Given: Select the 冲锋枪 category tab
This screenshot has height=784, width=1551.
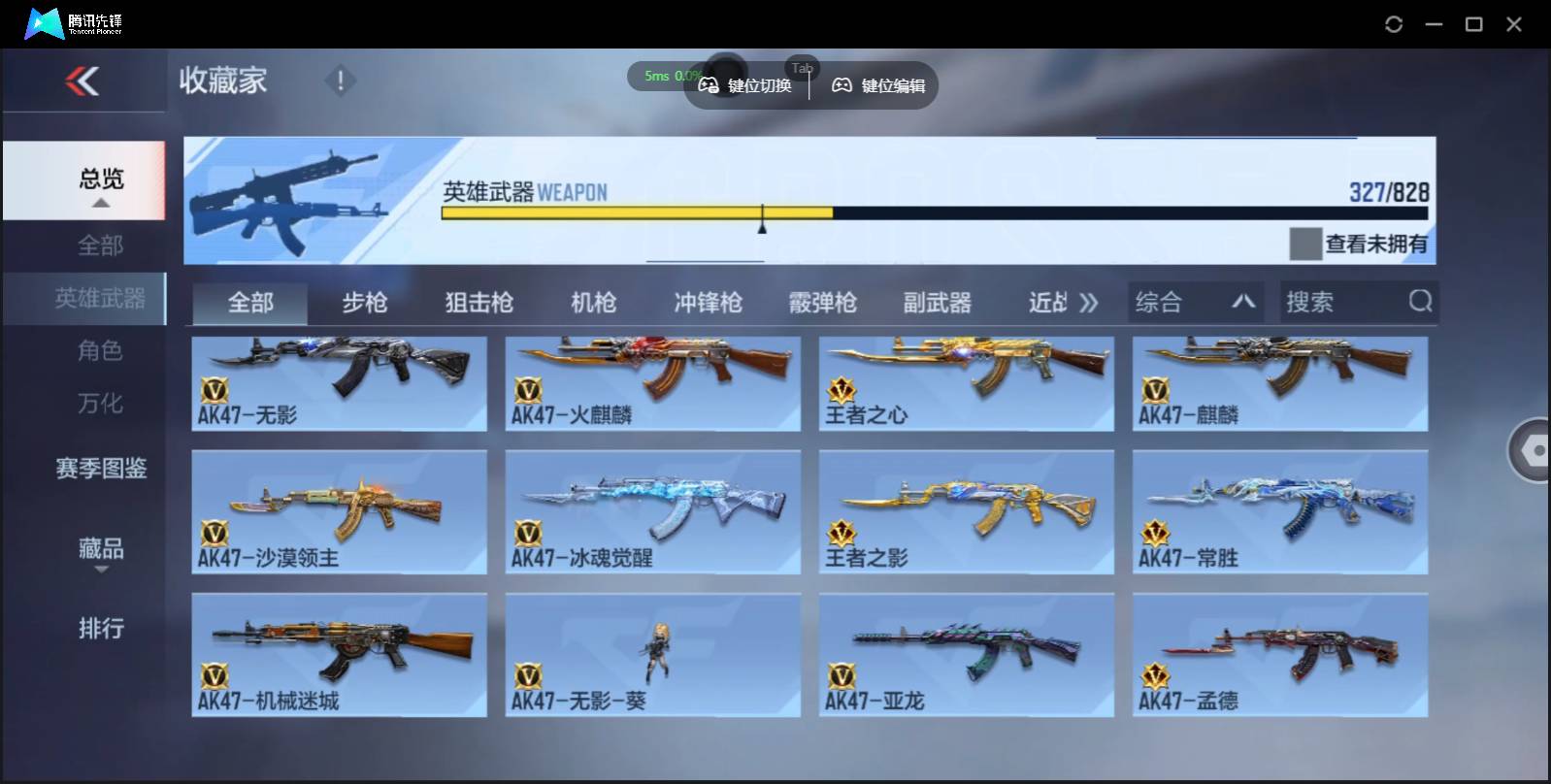Looking at the screenshot, I should coord(708,303).
